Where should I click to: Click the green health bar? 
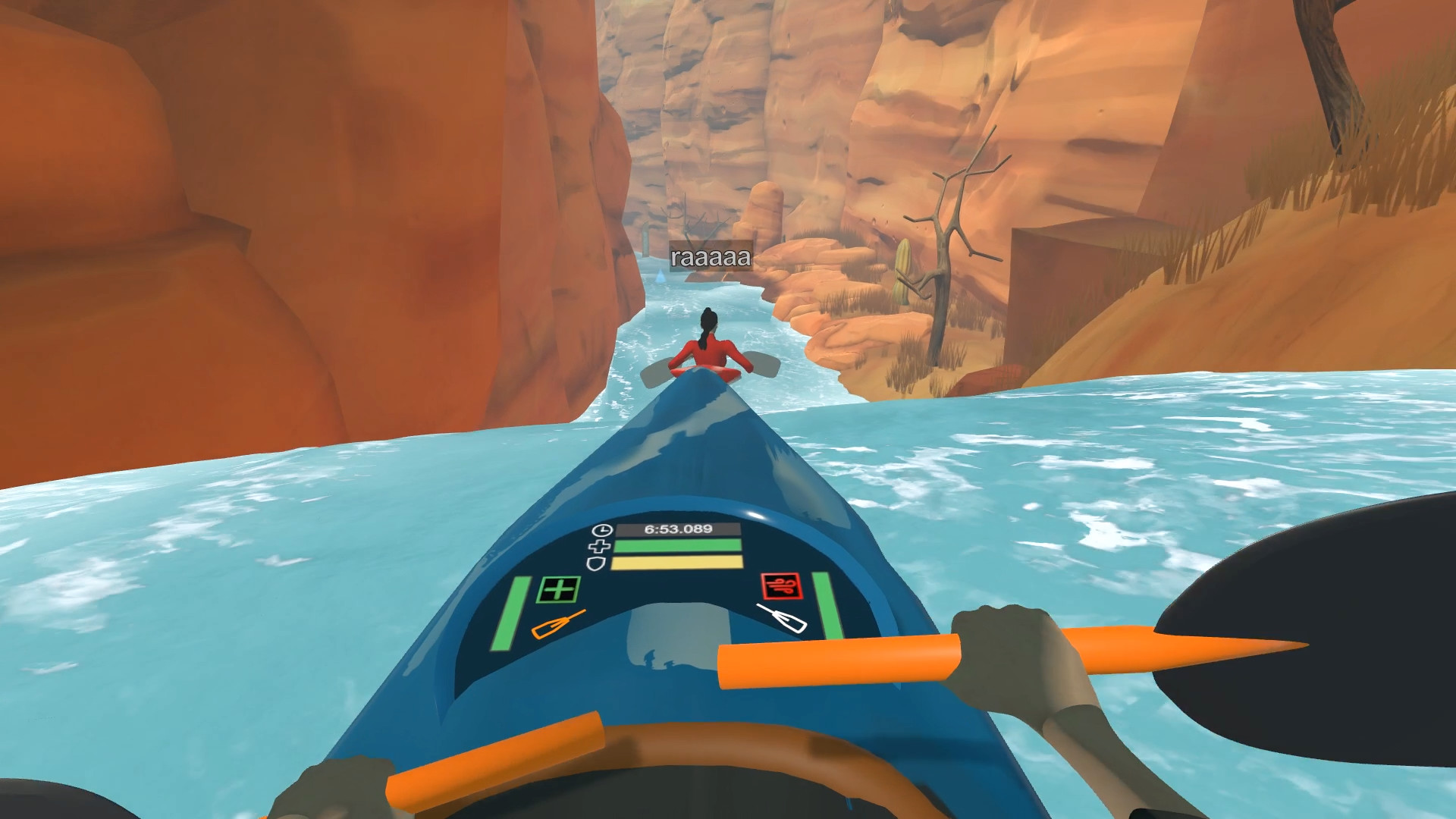tap(676, 546)
